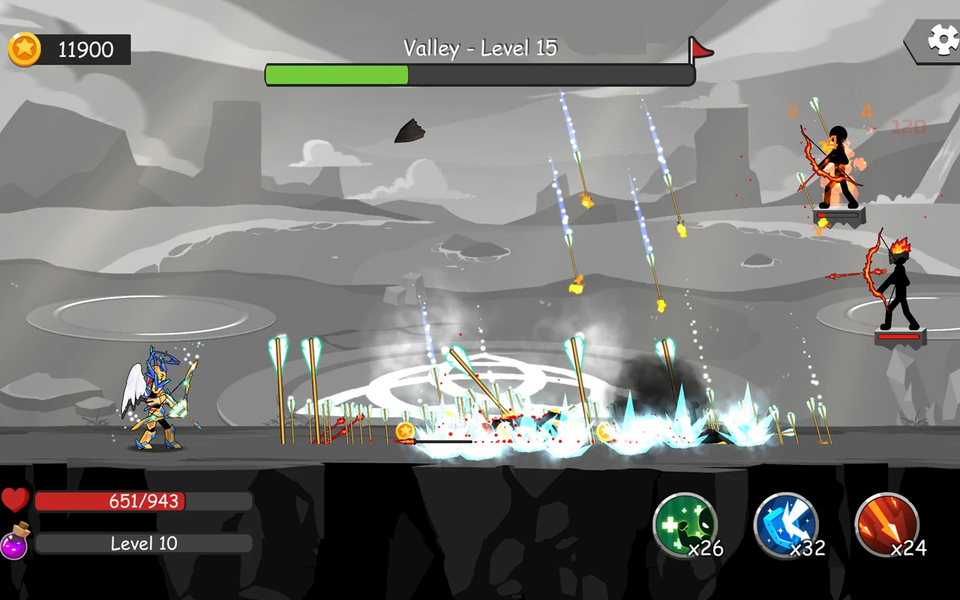Trigger the red fire arrow skill
The height and width of the screenshot is (600, 960).
point(887,525)
